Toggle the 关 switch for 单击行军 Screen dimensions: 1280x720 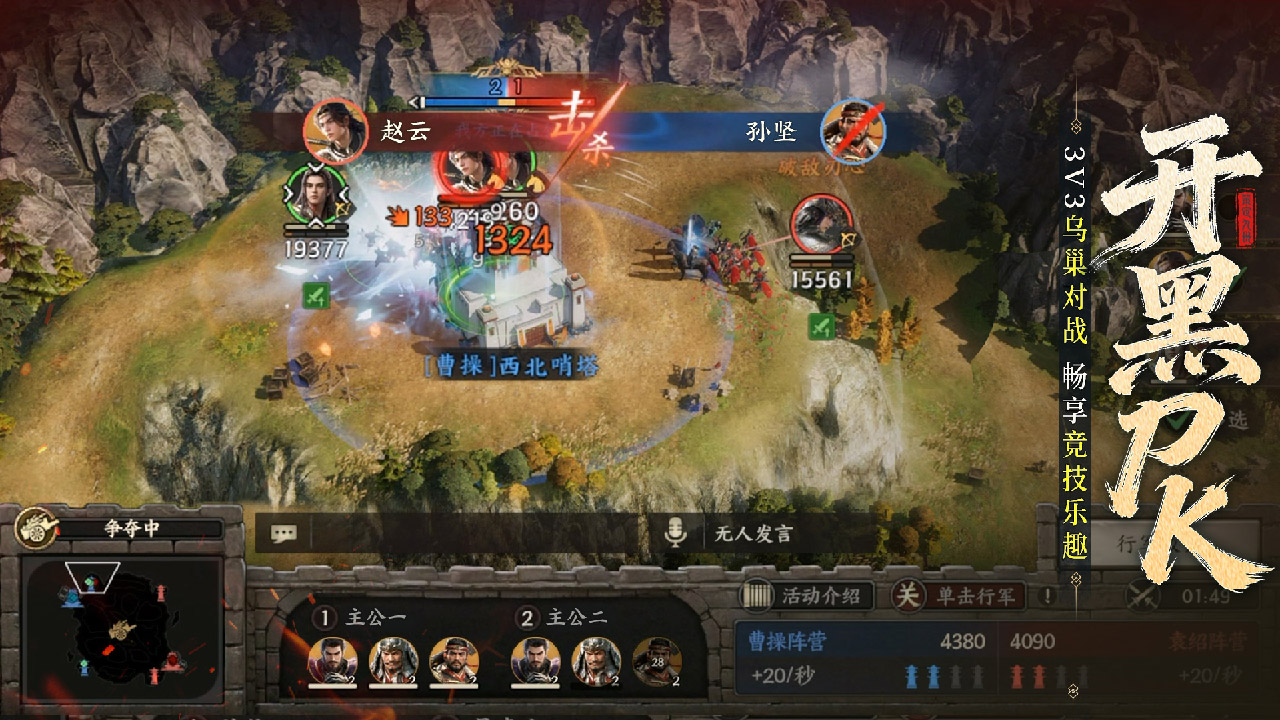[906, 594]
